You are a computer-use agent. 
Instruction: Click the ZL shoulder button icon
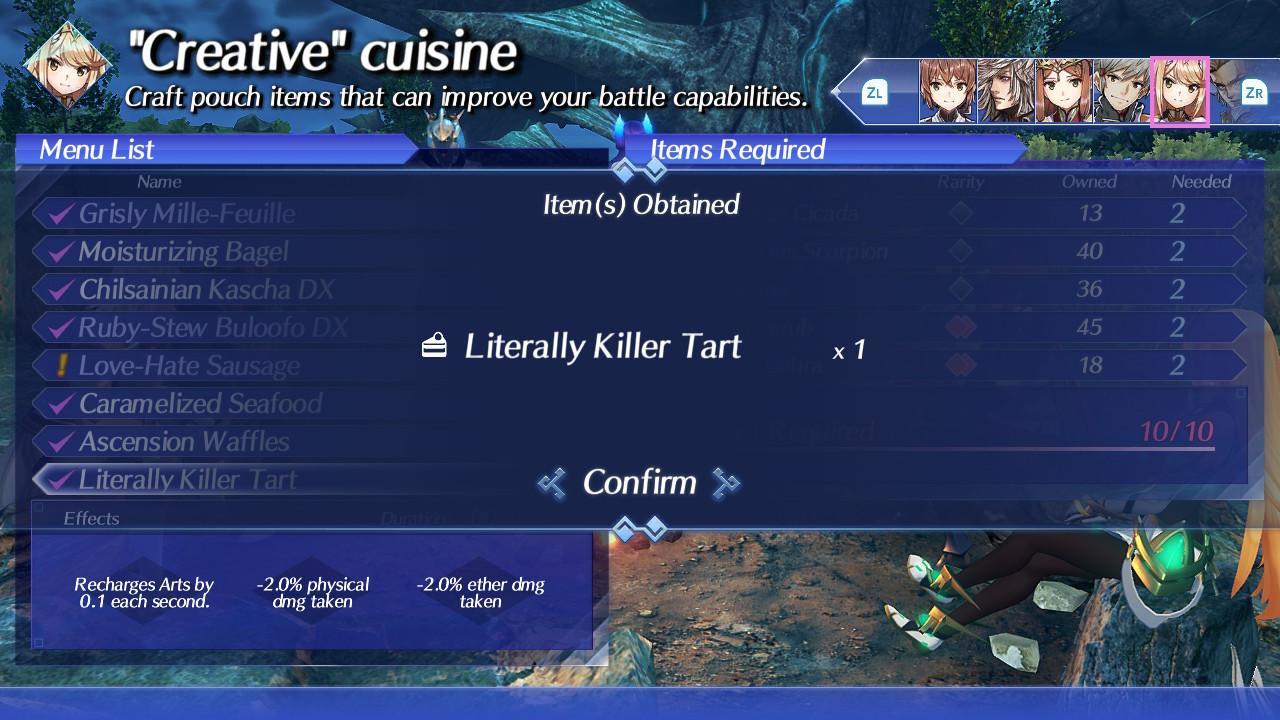pos(875,91)
